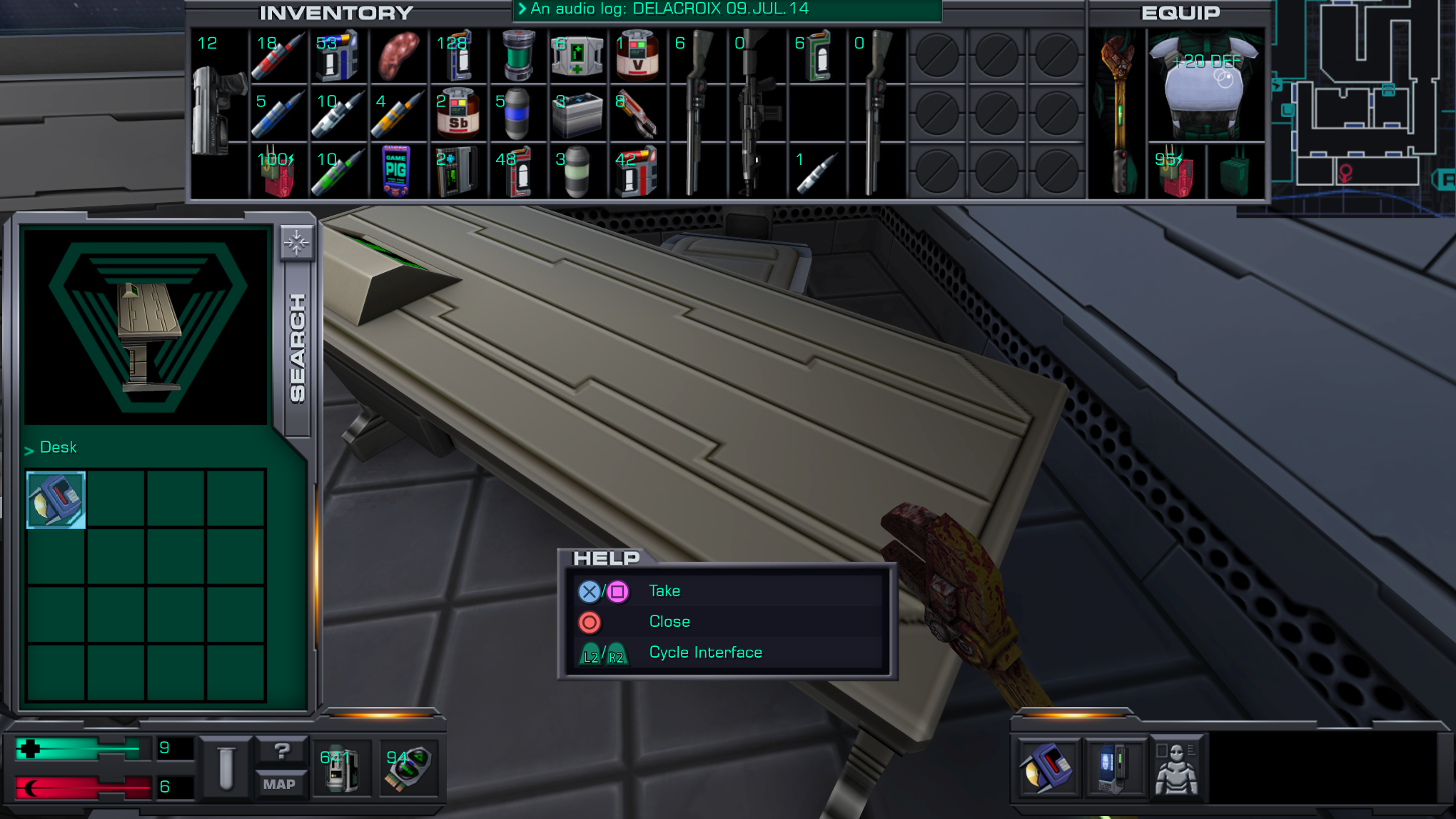Open the test tube research button
The image size is (1456, 819).
(226, 768)
